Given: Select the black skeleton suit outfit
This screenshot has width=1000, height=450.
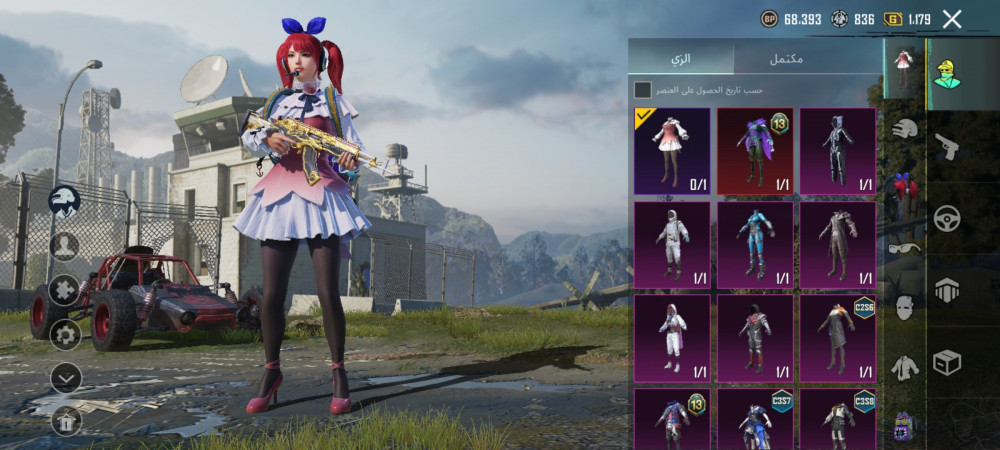Looking at the screenshot, I should pyautogui.click(x=838, y=150).
